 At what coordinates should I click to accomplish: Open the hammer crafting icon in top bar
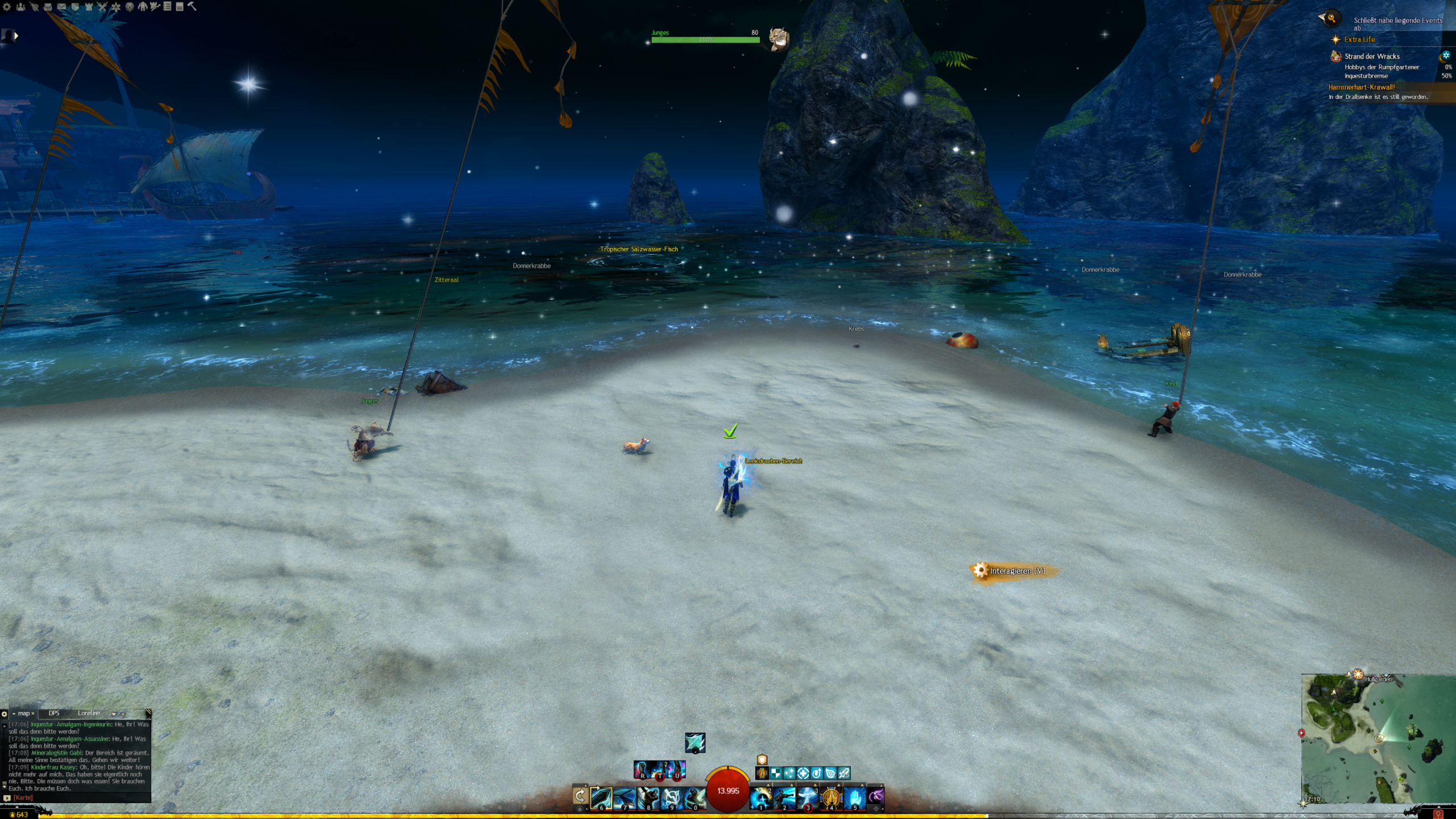tap(192, 6)
